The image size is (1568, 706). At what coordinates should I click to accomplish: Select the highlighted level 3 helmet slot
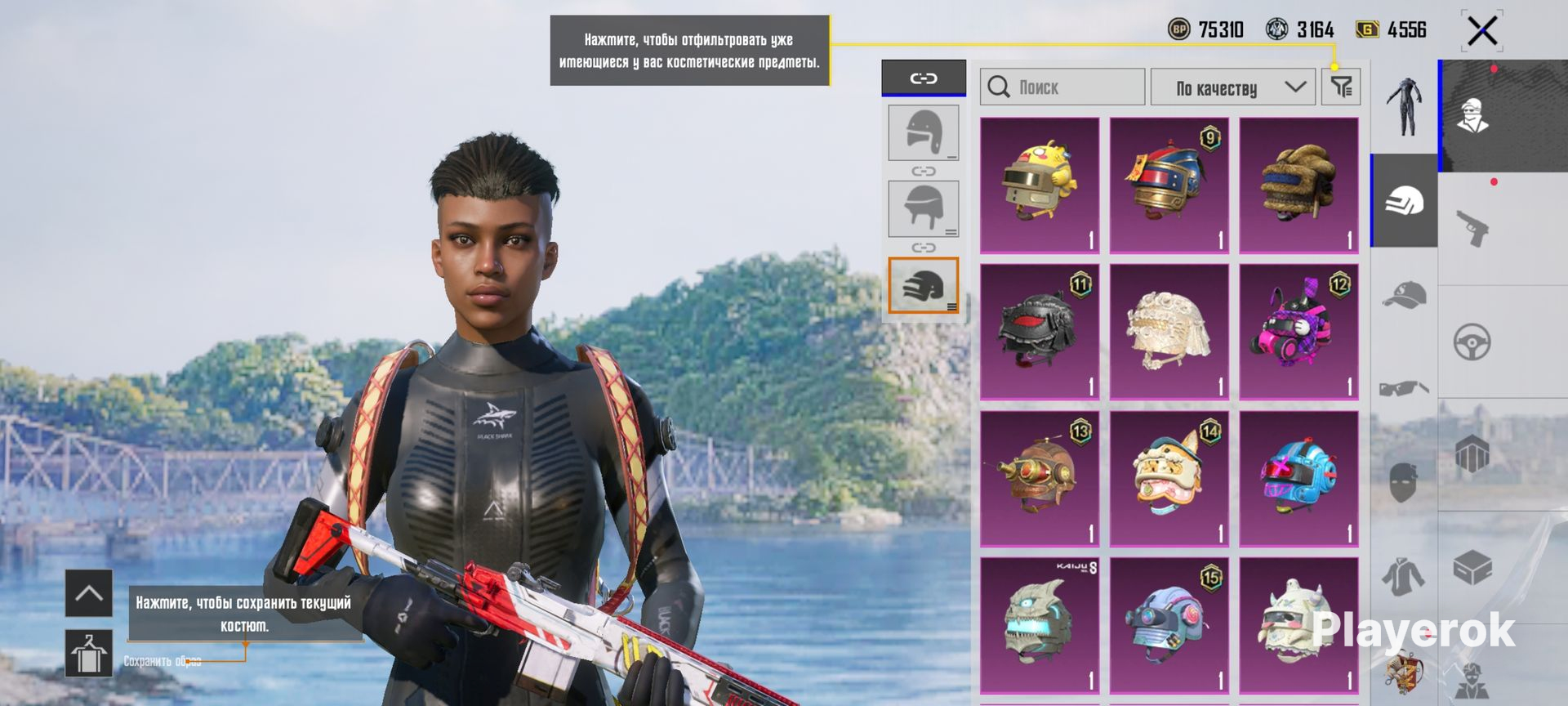[923, 285]
